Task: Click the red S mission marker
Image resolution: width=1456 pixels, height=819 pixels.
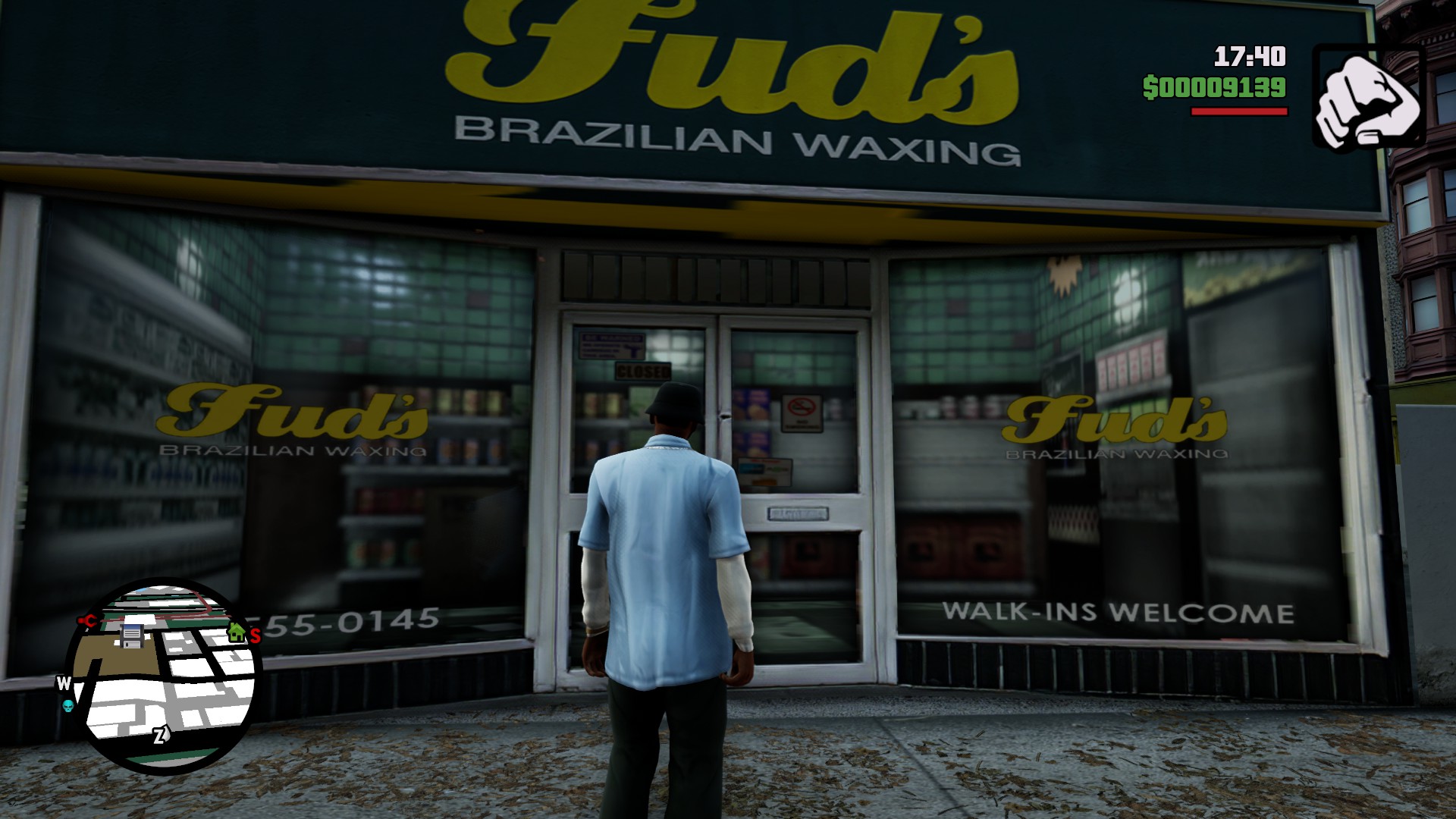Action: coord(256,635)
